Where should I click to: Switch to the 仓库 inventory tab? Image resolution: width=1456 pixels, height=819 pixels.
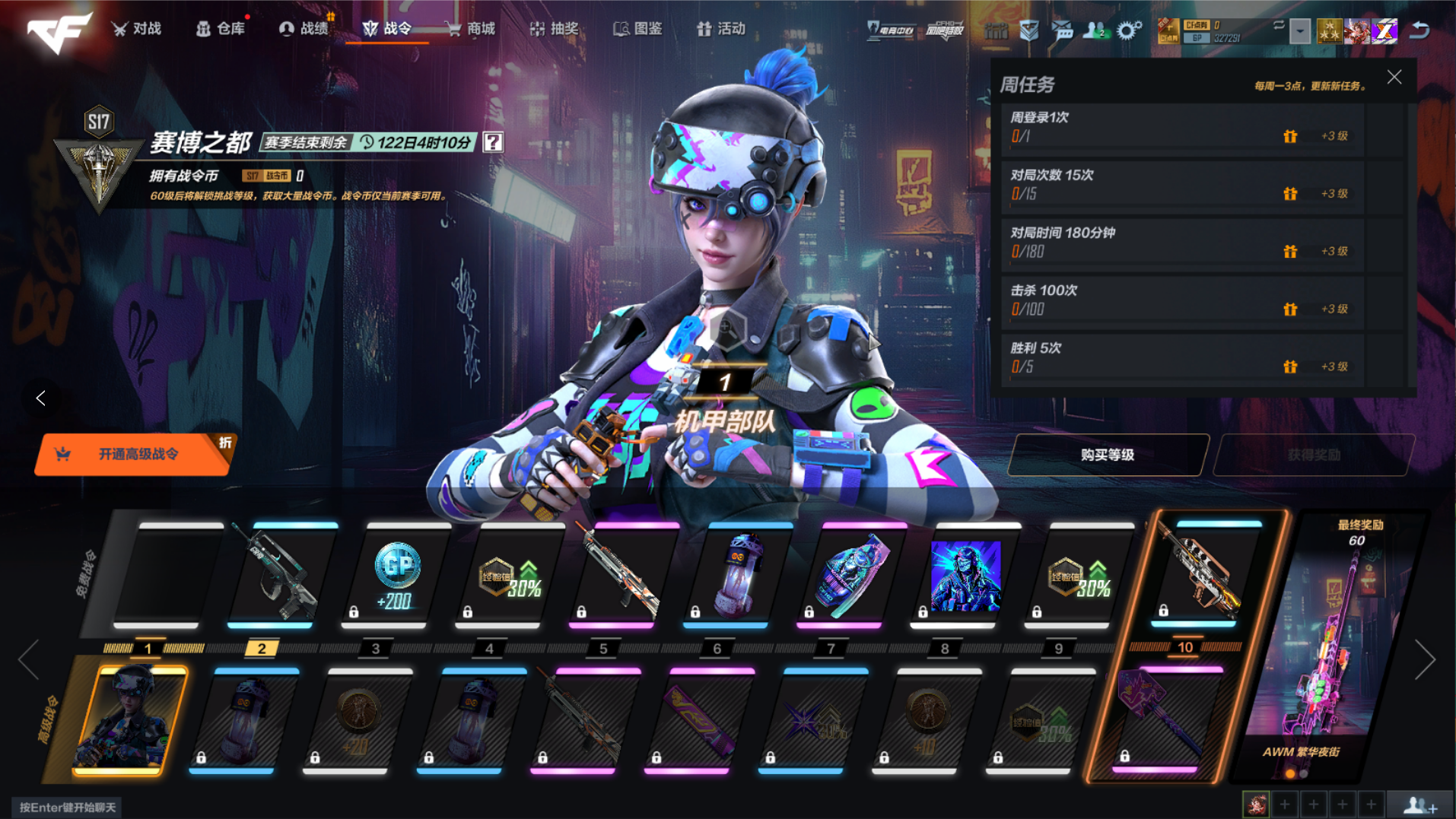pos(221,29)
